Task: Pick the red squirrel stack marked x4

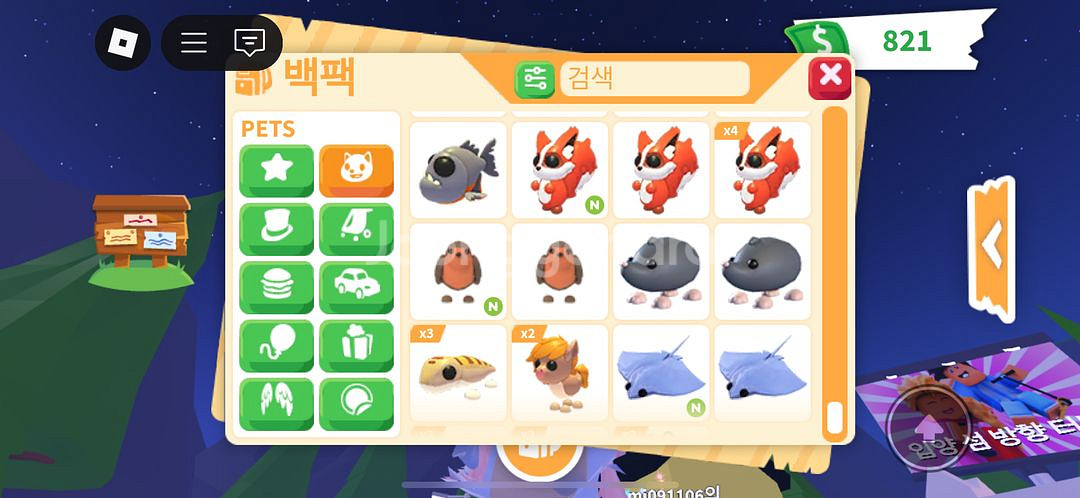Action: (762, 169)
